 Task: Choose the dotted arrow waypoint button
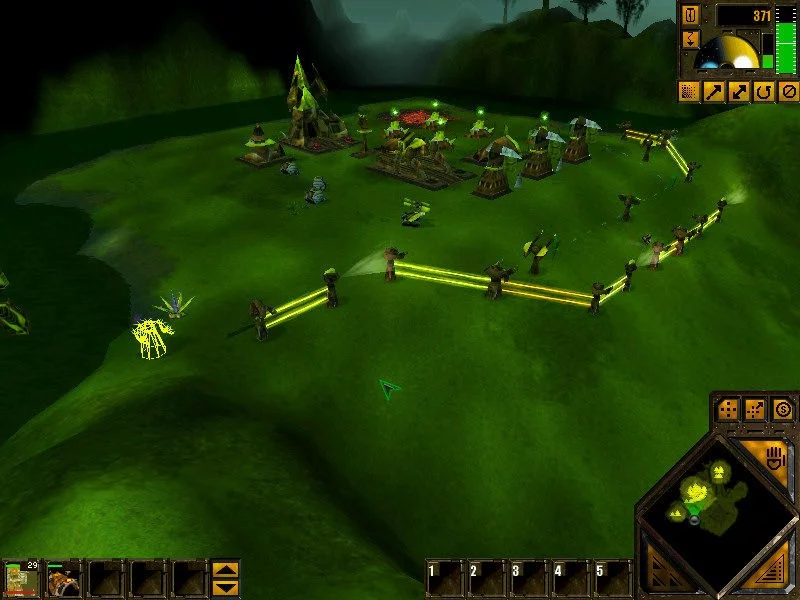756,409
